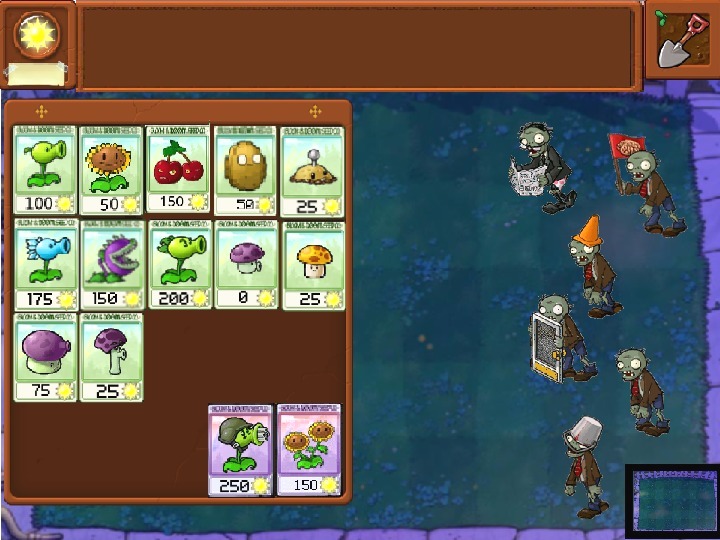The width and height of the screenshot is (720, 540).
Task: Select the Twin Sunflower upgrade card
Action: 308,449
